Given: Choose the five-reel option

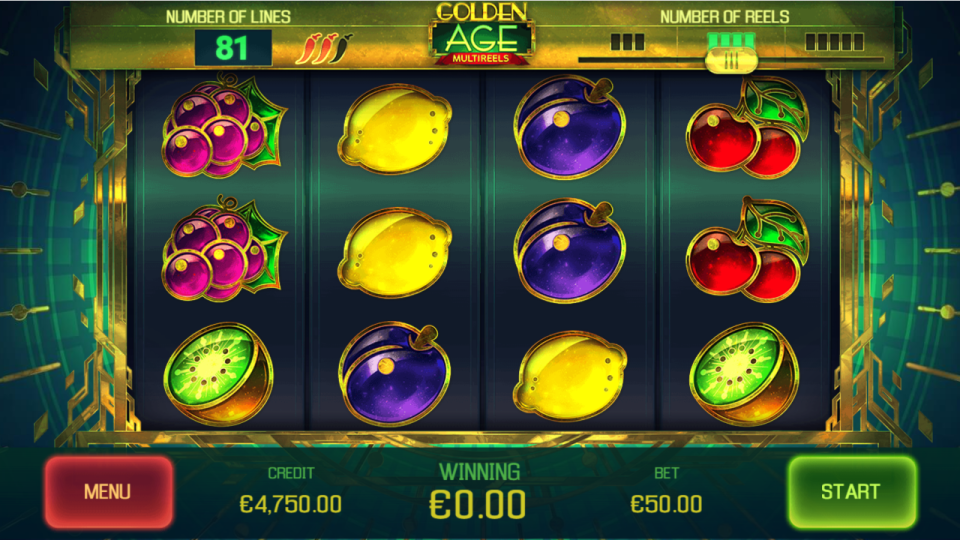Looking at the screenshot, I should click(x=834, y=42).
